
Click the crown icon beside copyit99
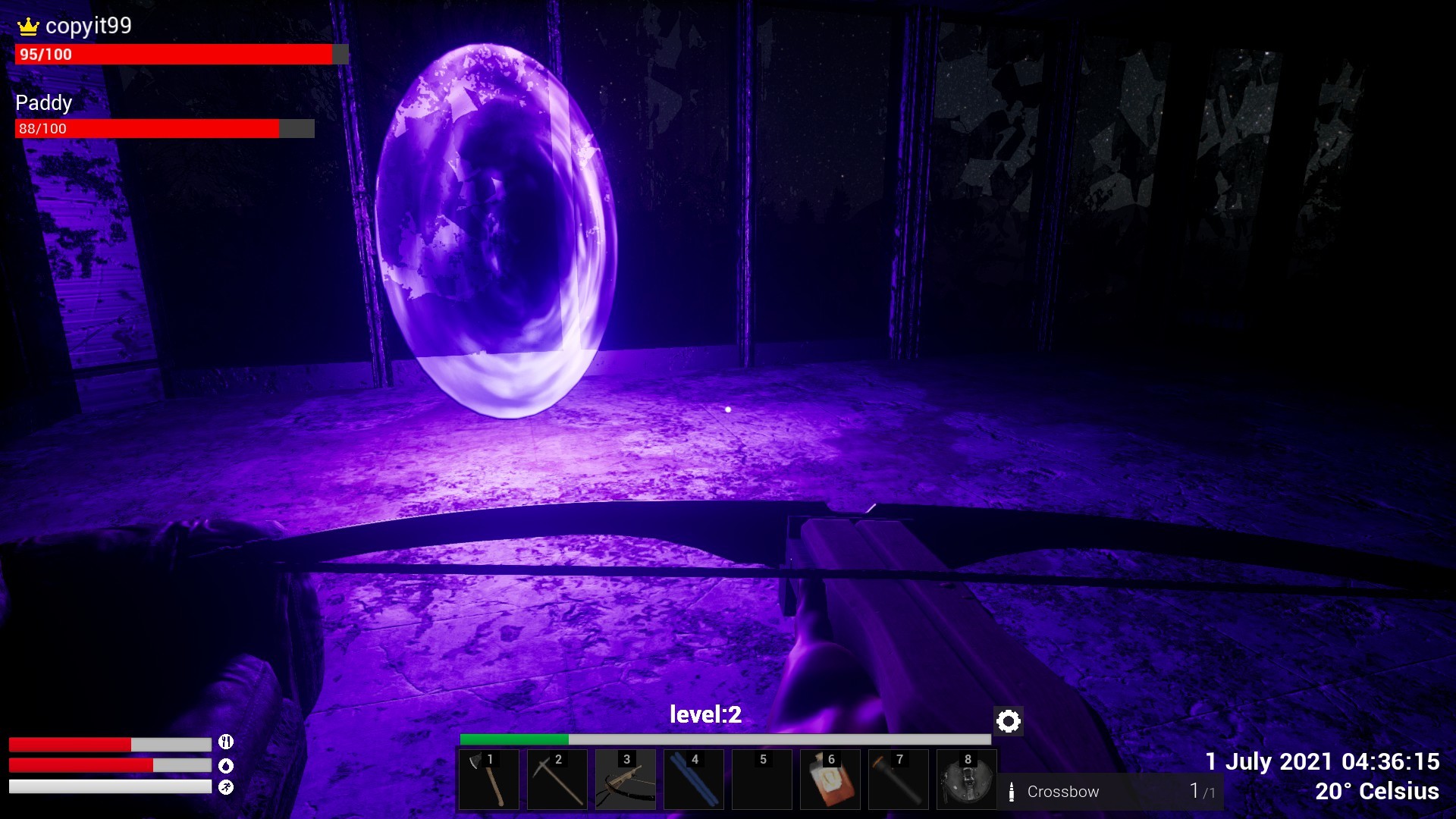click(28, 26)
